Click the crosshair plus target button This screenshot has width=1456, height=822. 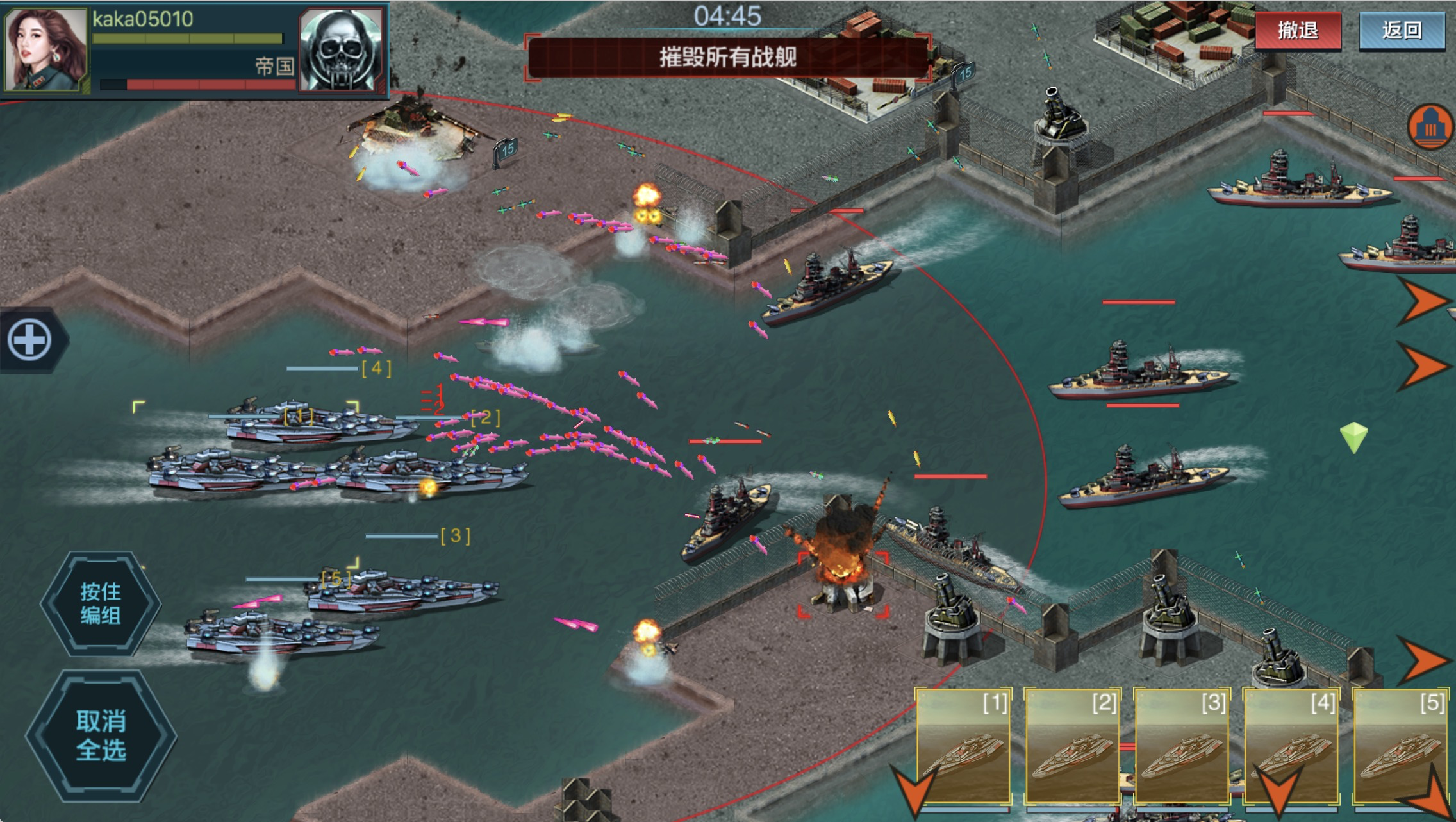coord(29,339)
